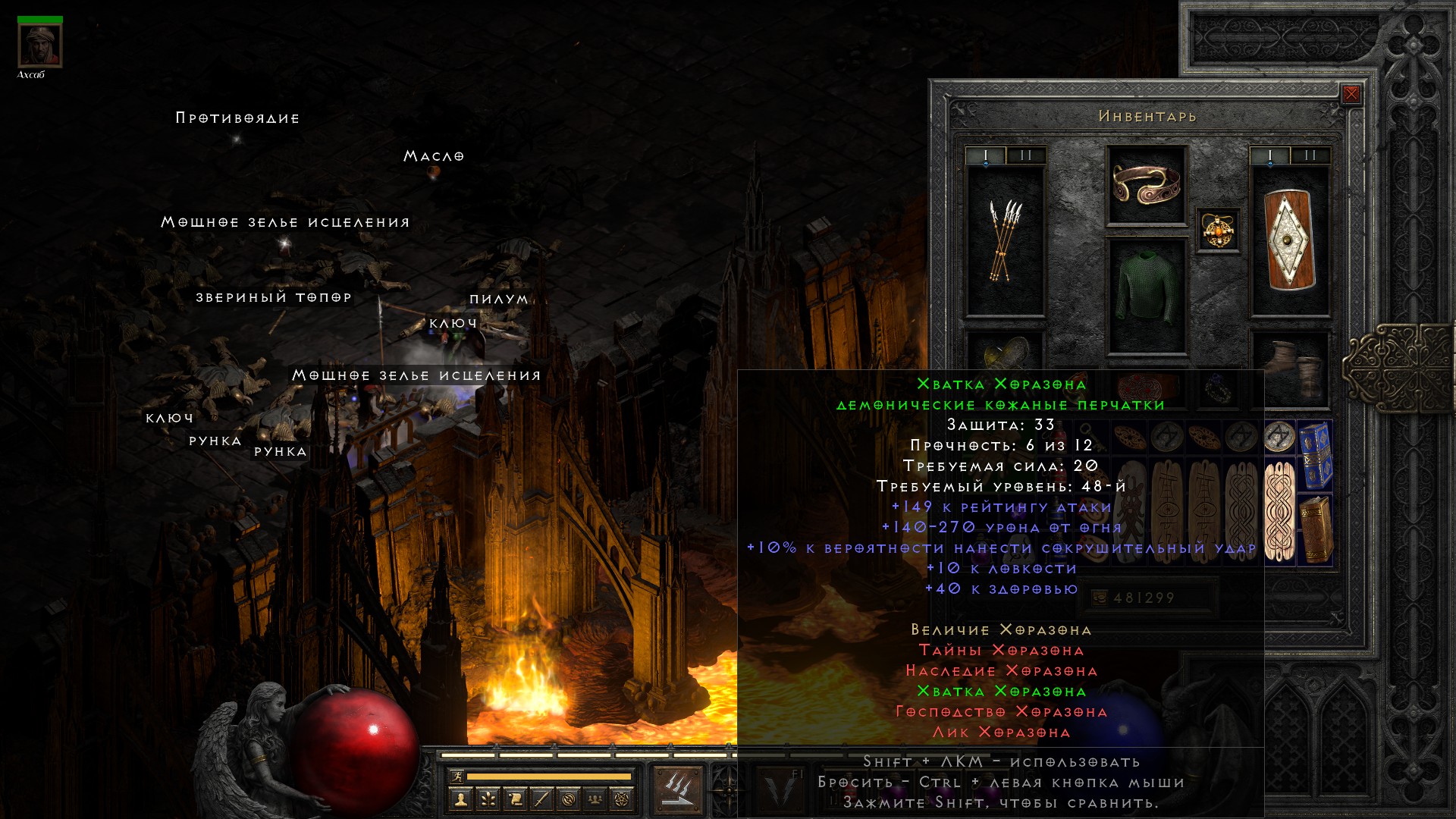Click the pentagram game menu icon
The image size is (1456, 819).
pyautogui.click(x=622, y=799)
